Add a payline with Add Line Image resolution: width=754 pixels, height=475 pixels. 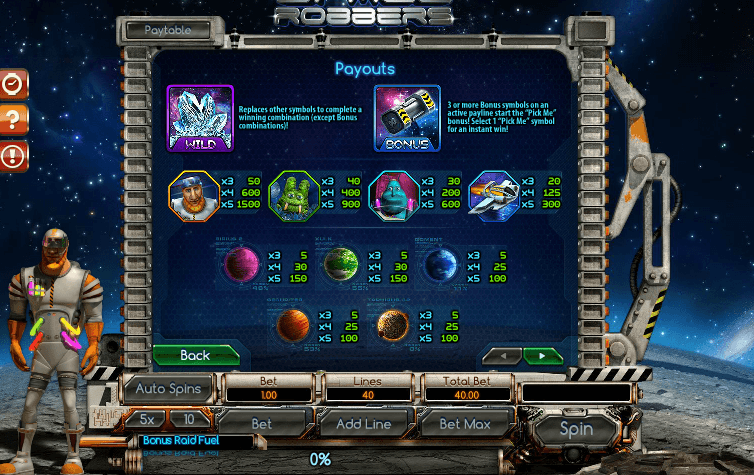pos(362,424)
